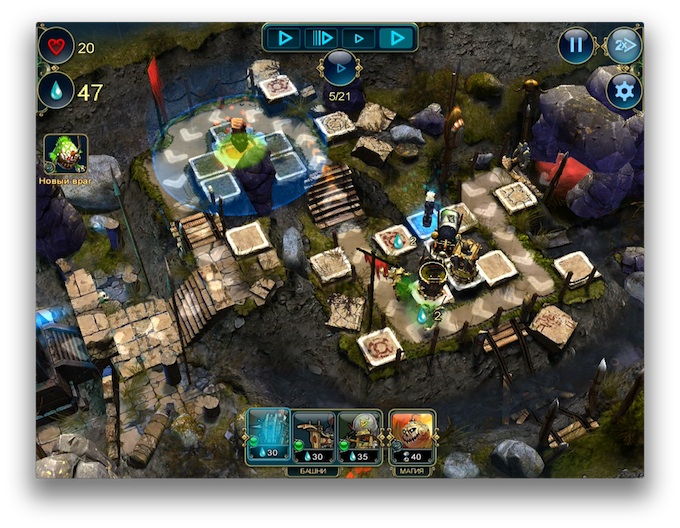Toggle the 2x game speed button
Image resolution: width=680 pixels, height=528 pixels.
pyautogui.click(x=623, y=45)
